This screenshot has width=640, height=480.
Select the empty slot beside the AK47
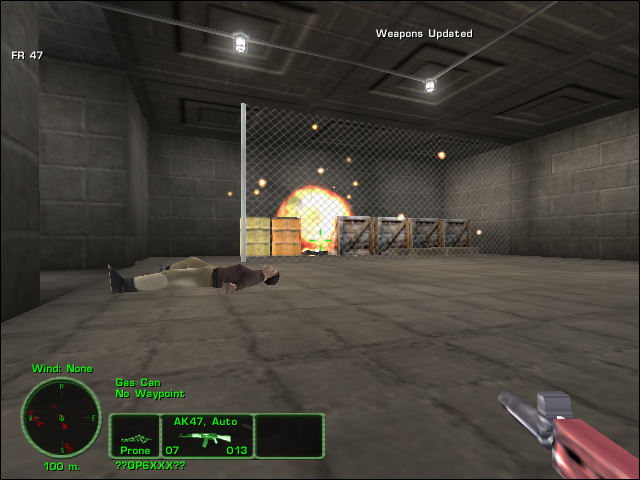(289, 436)
